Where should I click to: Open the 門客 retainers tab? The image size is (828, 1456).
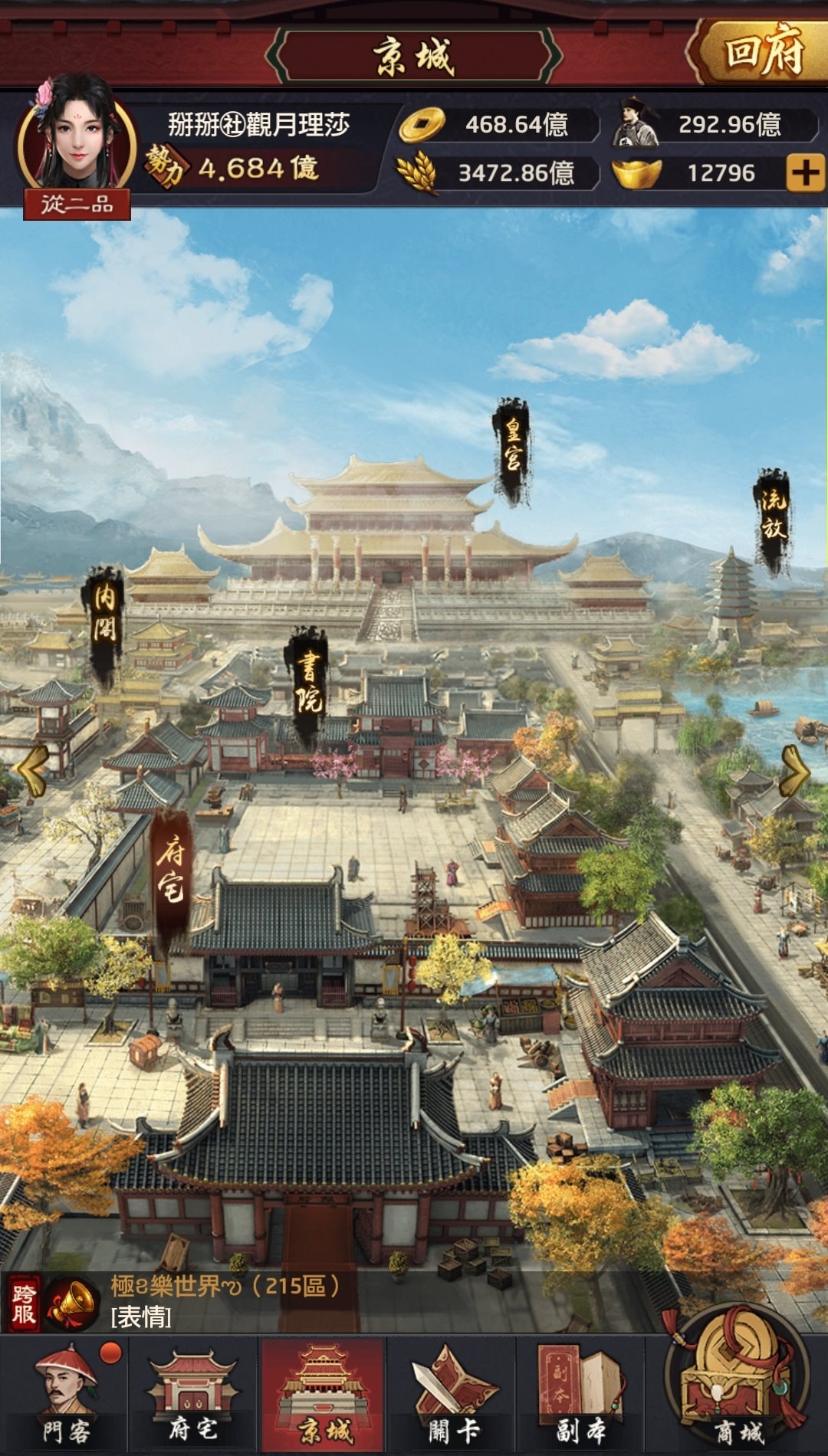point(67,1395)
